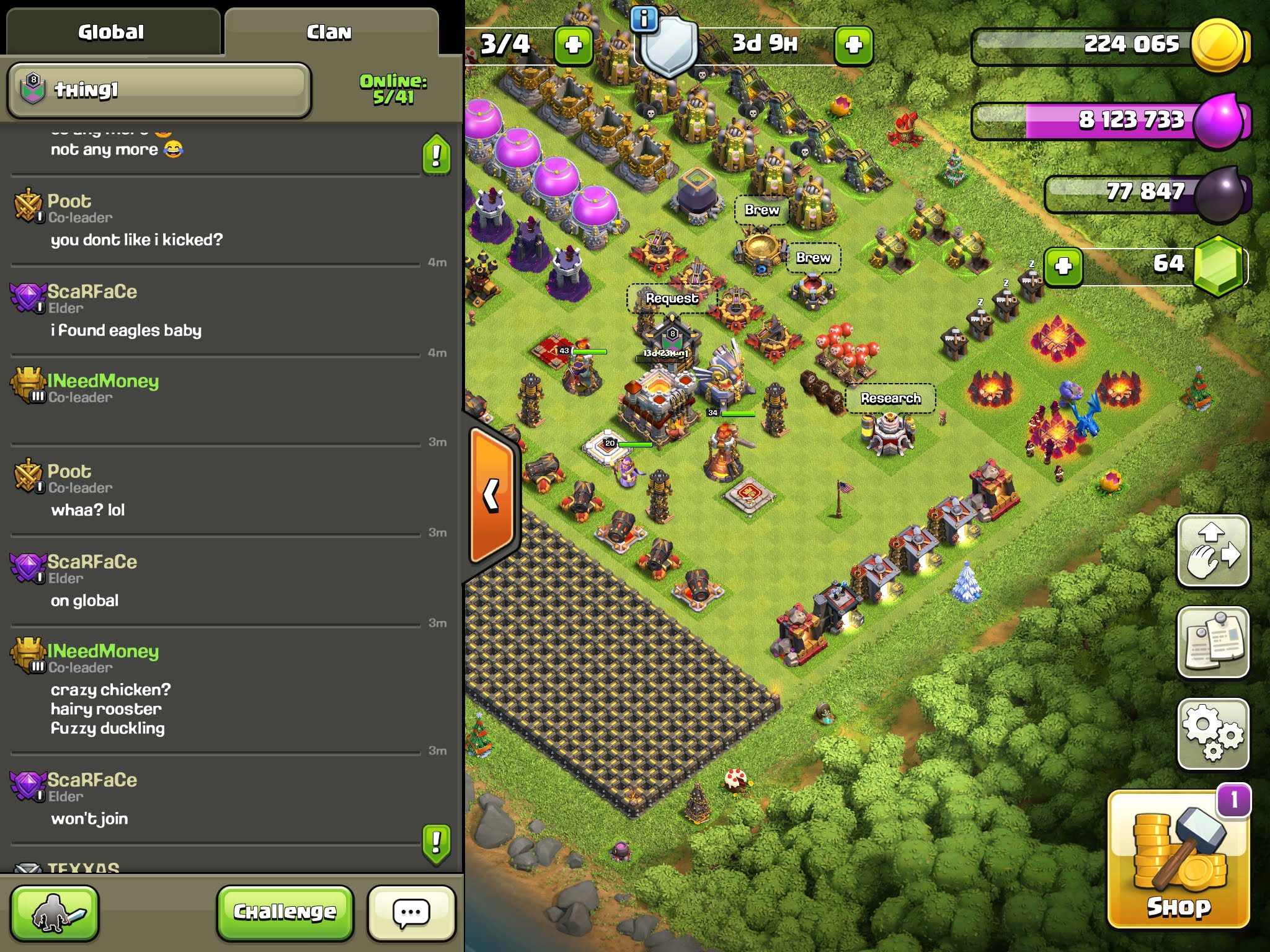Extend shield with the plus button

pos(854,45)
